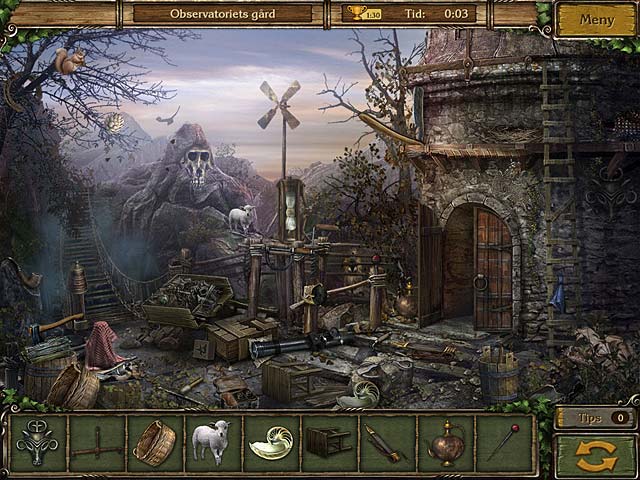Choose the woven basket slot

click(x=153, y=443)
